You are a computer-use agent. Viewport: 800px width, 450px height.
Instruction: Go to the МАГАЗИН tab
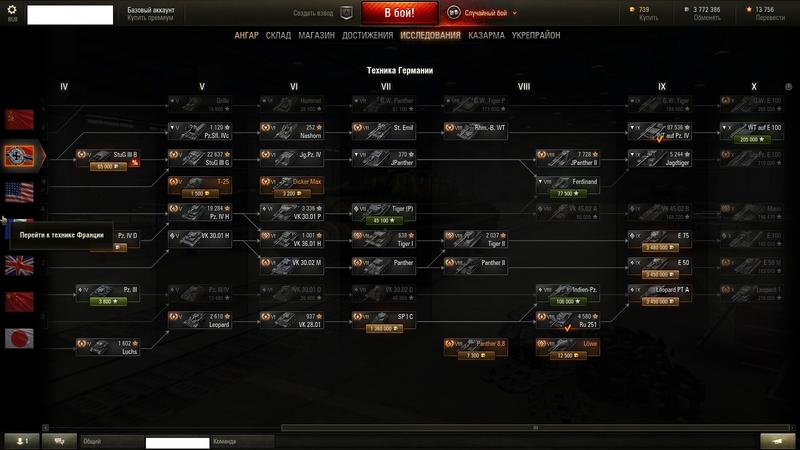tap(316, 35)
